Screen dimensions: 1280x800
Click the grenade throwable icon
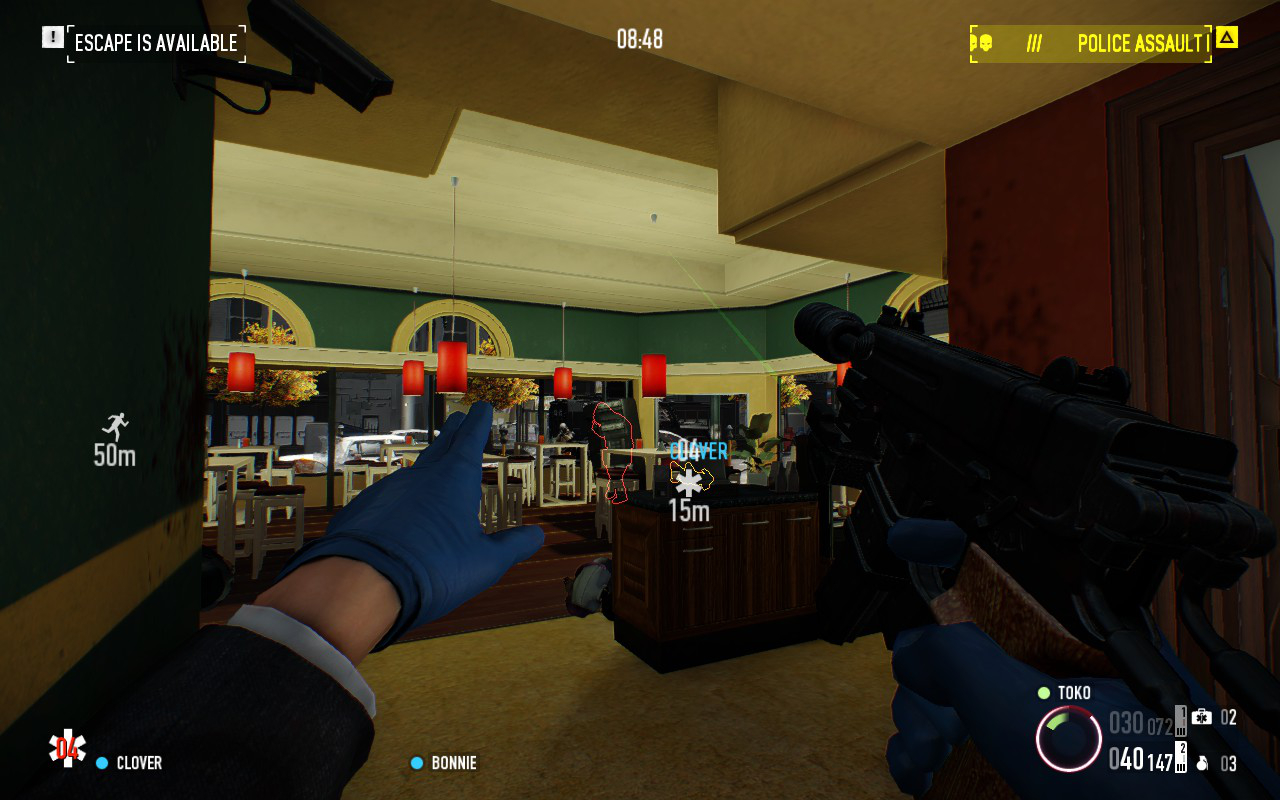click(x=1202, y=763)
